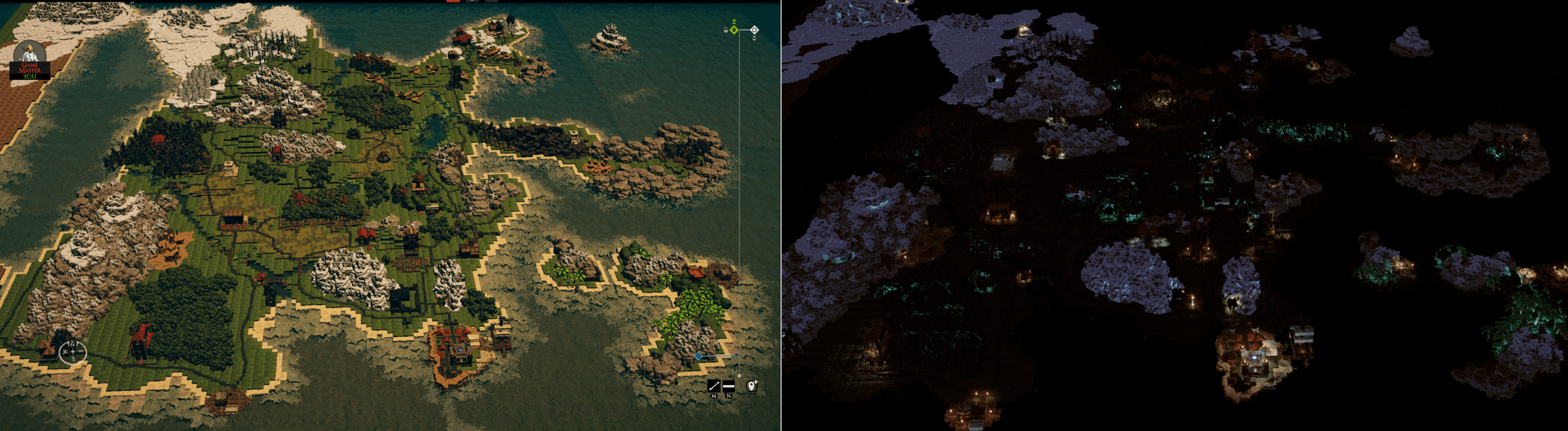Click the waypoint line endpoint marker
The width and height of the screenshot is (1568, 431).
tap(740, 375)
